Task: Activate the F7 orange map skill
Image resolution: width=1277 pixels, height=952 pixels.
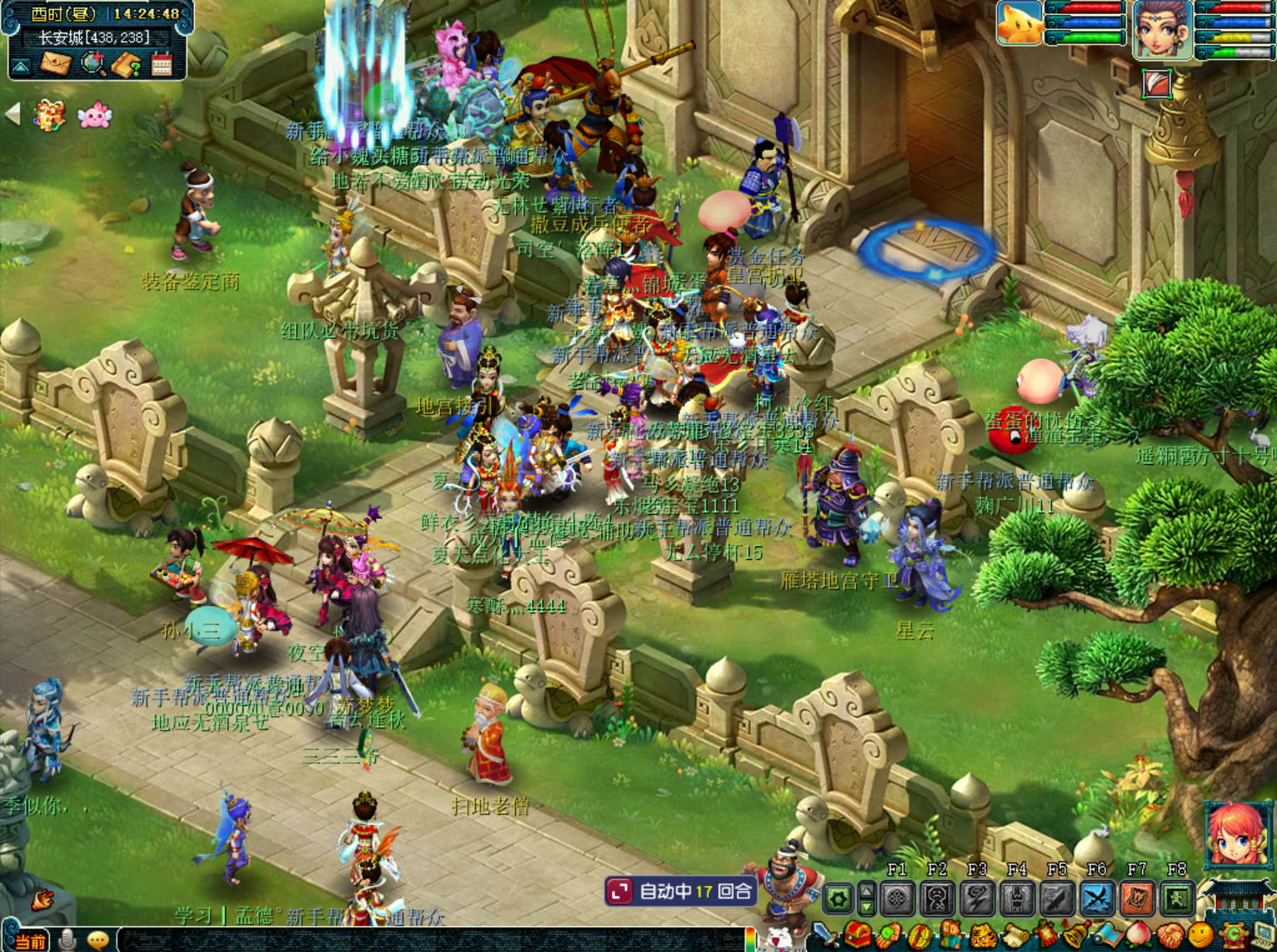Action: click(x=1137, y=899)
